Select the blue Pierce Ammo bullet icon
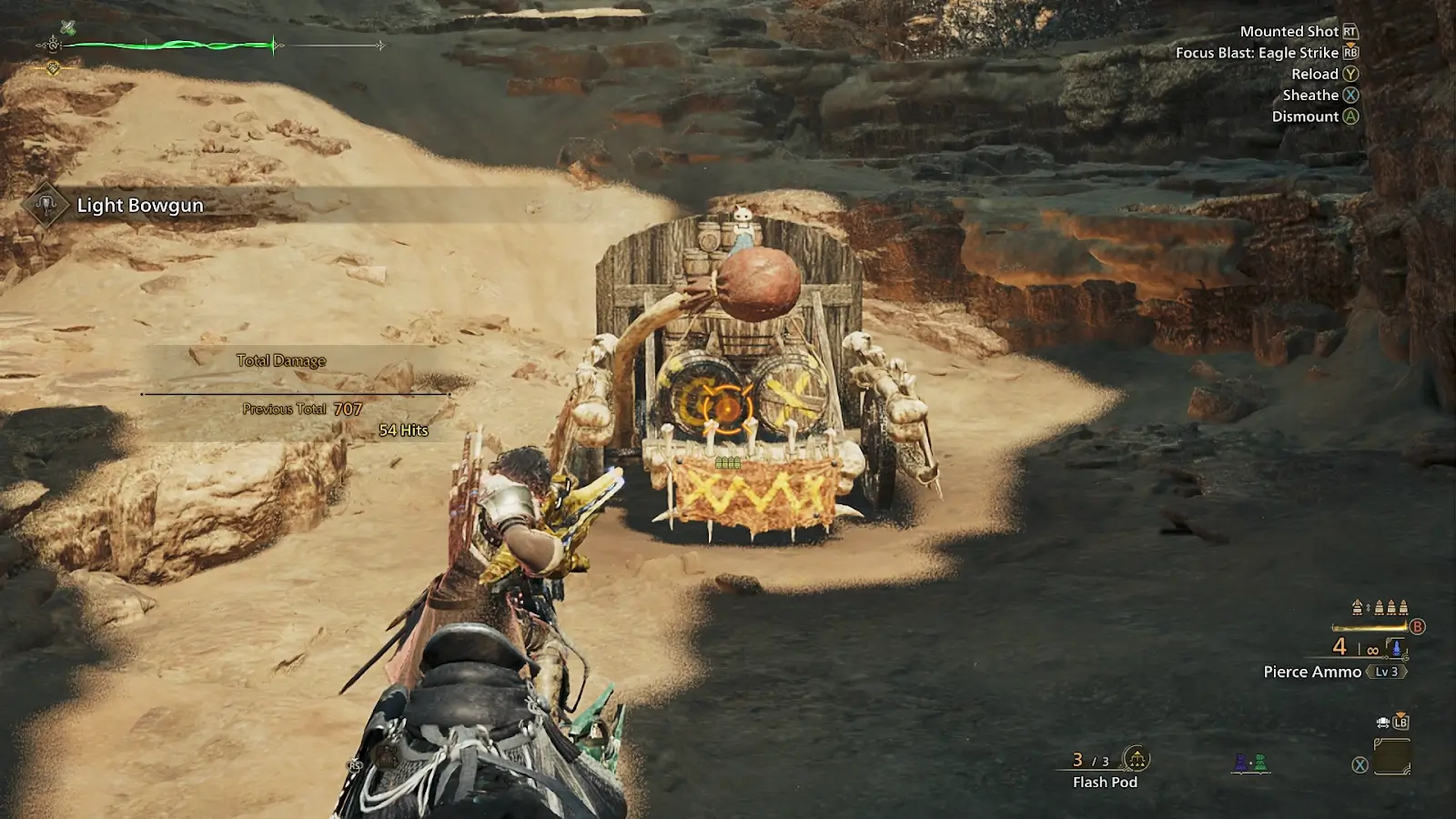 click(1396, 647)
